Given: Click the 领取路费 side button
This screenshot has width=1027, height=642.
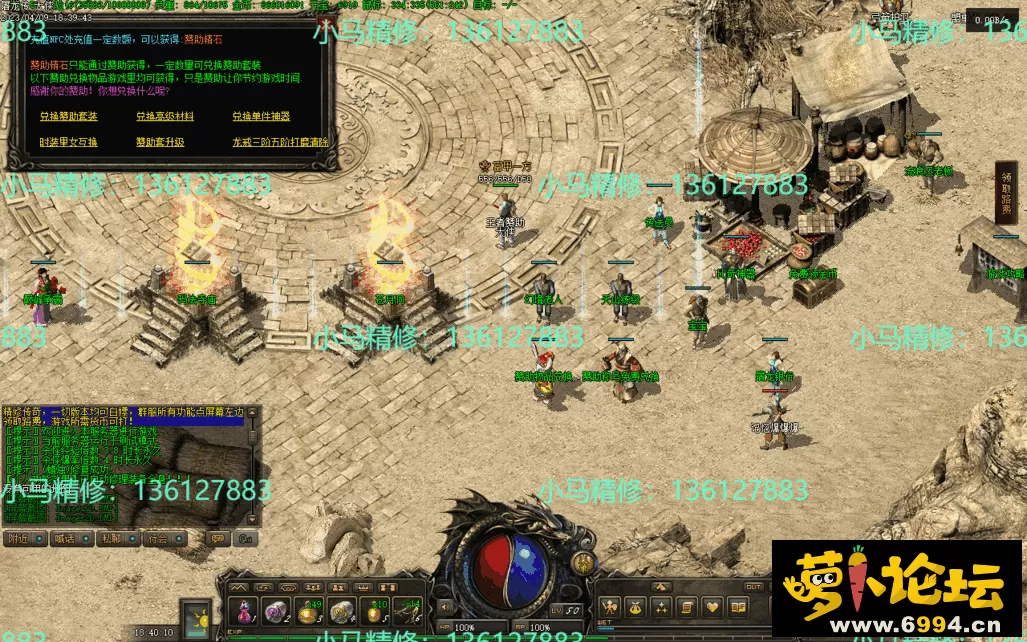Looking at the screenshot, I should point(1006,192).
